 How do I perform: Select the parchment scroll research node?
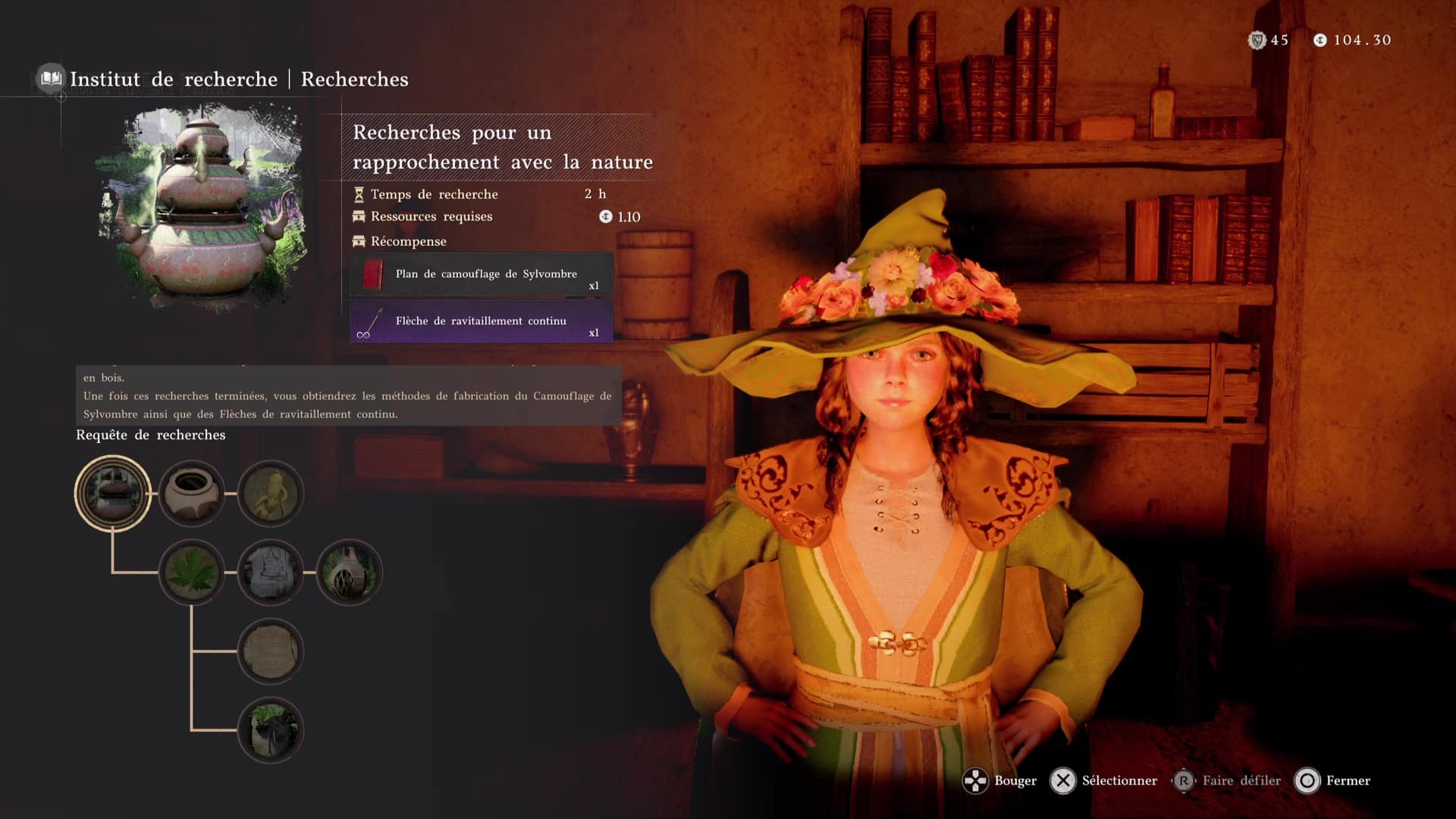tap(271, 651)
